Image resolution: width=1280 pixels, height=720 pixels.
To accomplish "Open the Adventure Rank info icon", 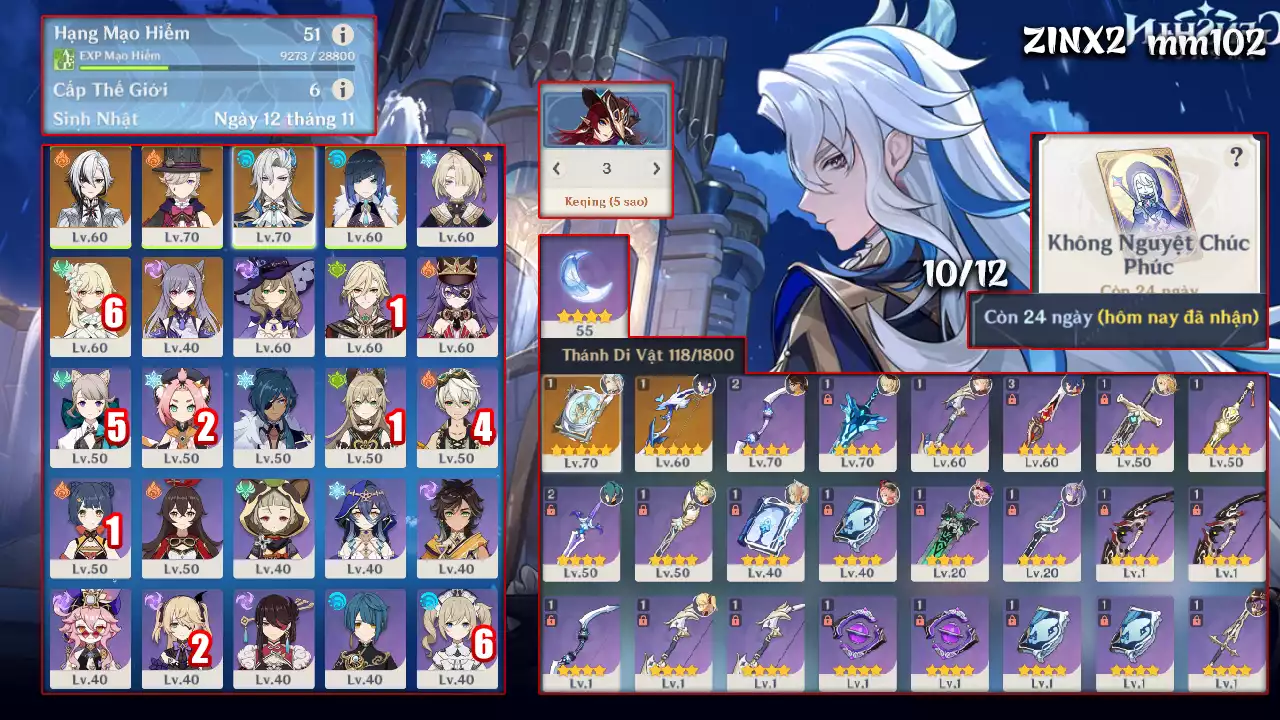I will 342,34.
